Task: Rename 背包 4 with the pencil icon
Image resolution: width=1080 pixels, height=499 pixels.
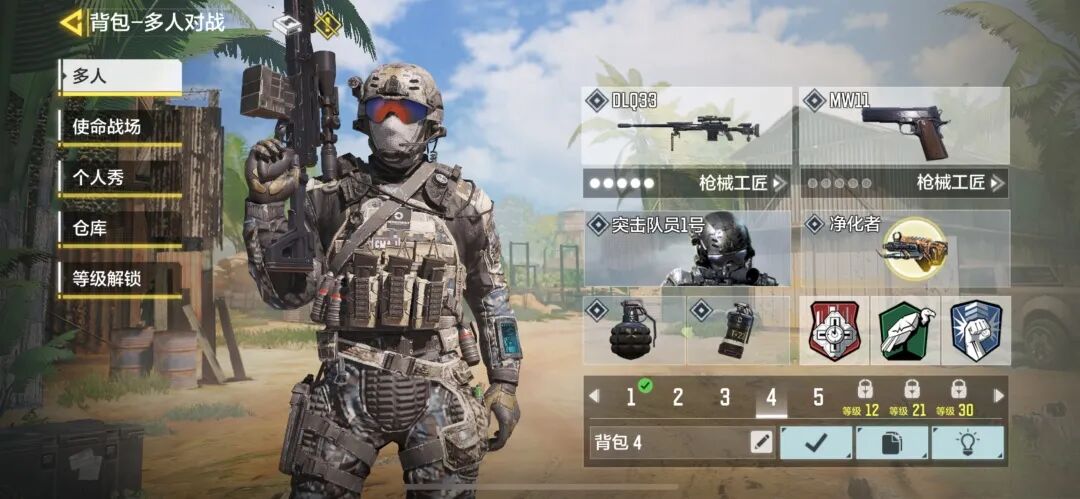Action: click(x=761, y=442)
